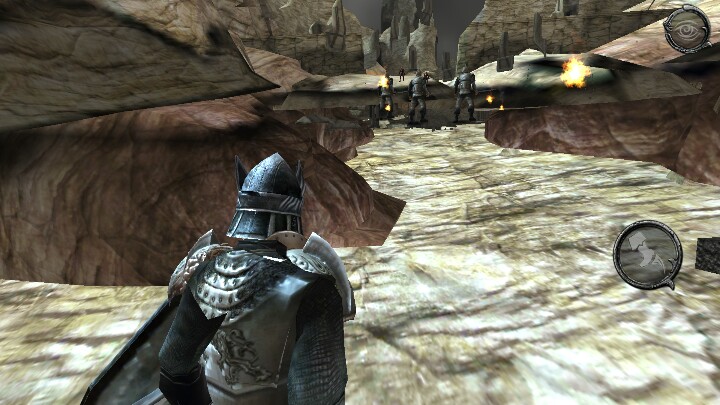Image resolution: width=720 pixels, height=405 pixels.
Task: Tap the eye icon in the serpent ring
Action: click(687, 29)
